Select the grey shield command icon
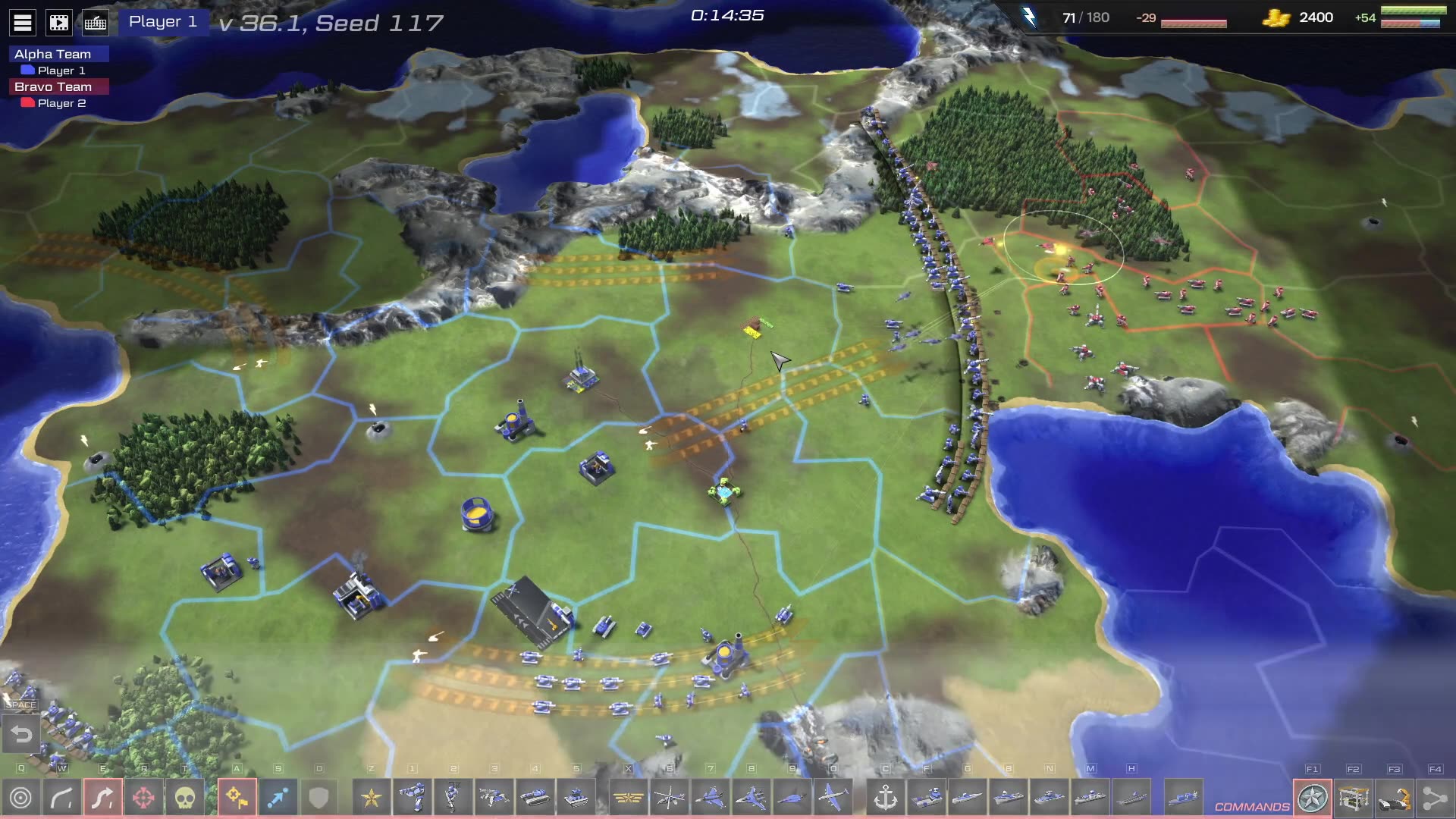Image resolution: width=1456 pixels, height=819 pixels. coord(318,798)
